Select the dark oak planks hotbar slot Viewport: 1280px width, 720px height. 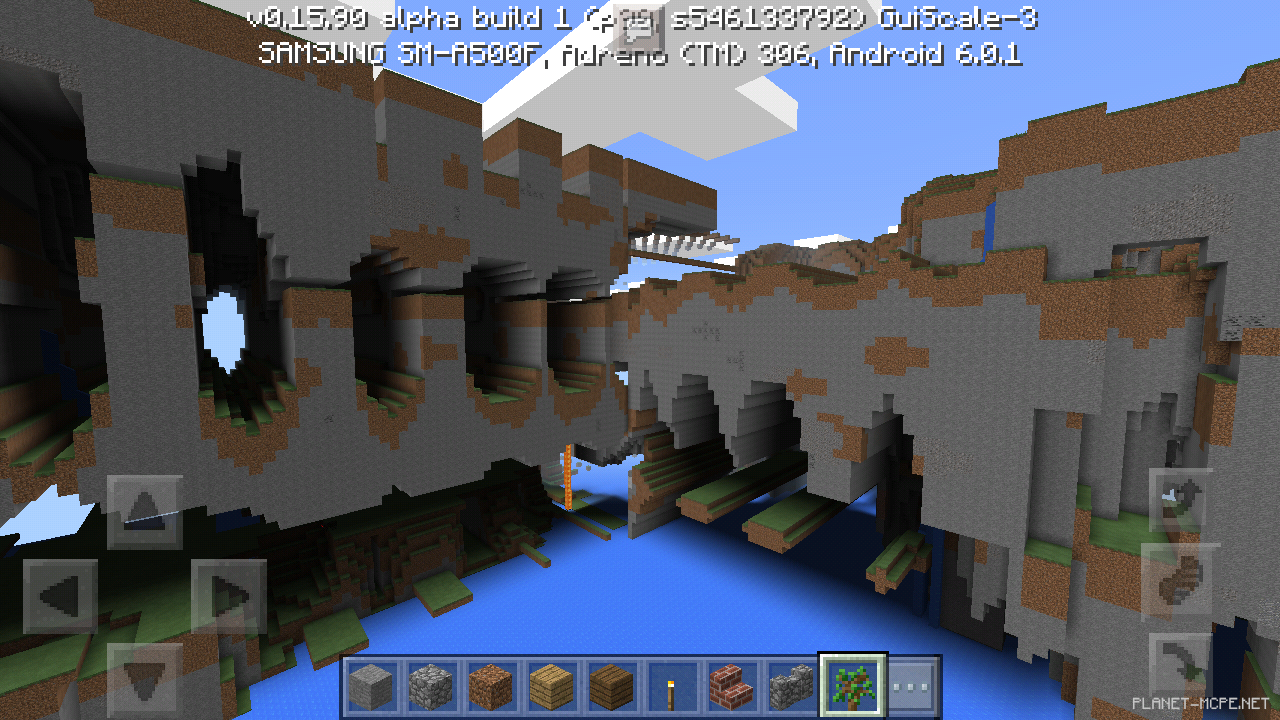[x=610, y=686]
